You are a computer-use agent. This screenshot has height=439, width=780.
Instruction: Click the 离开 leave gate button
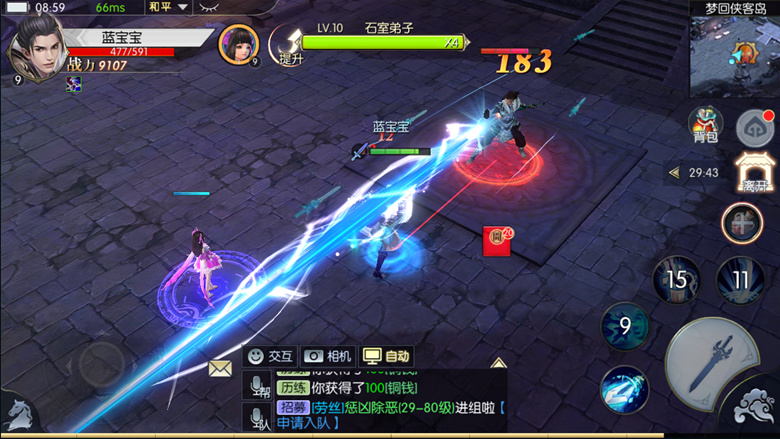pyautogui.click(x=755, y=174)
